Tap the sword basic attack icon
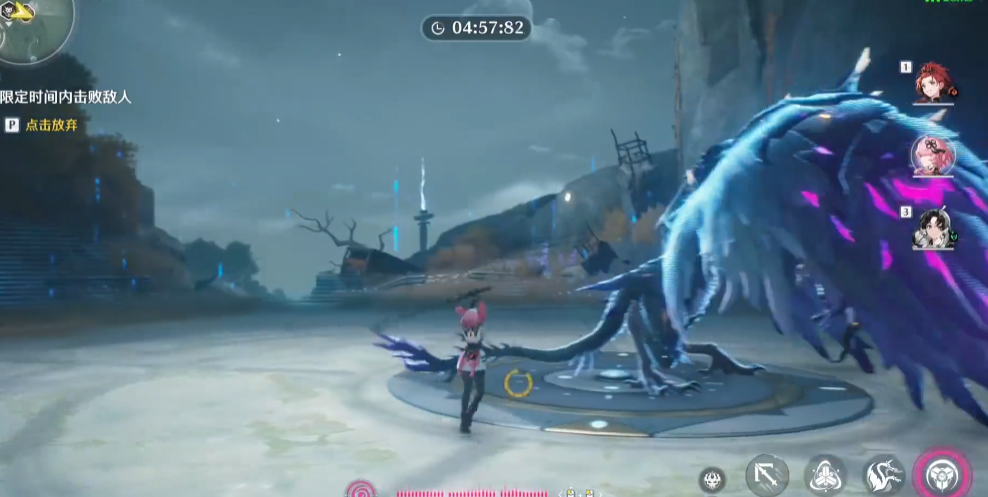Image resolution: width=988 pixels, height=497 pixels. tap(767, 475)
